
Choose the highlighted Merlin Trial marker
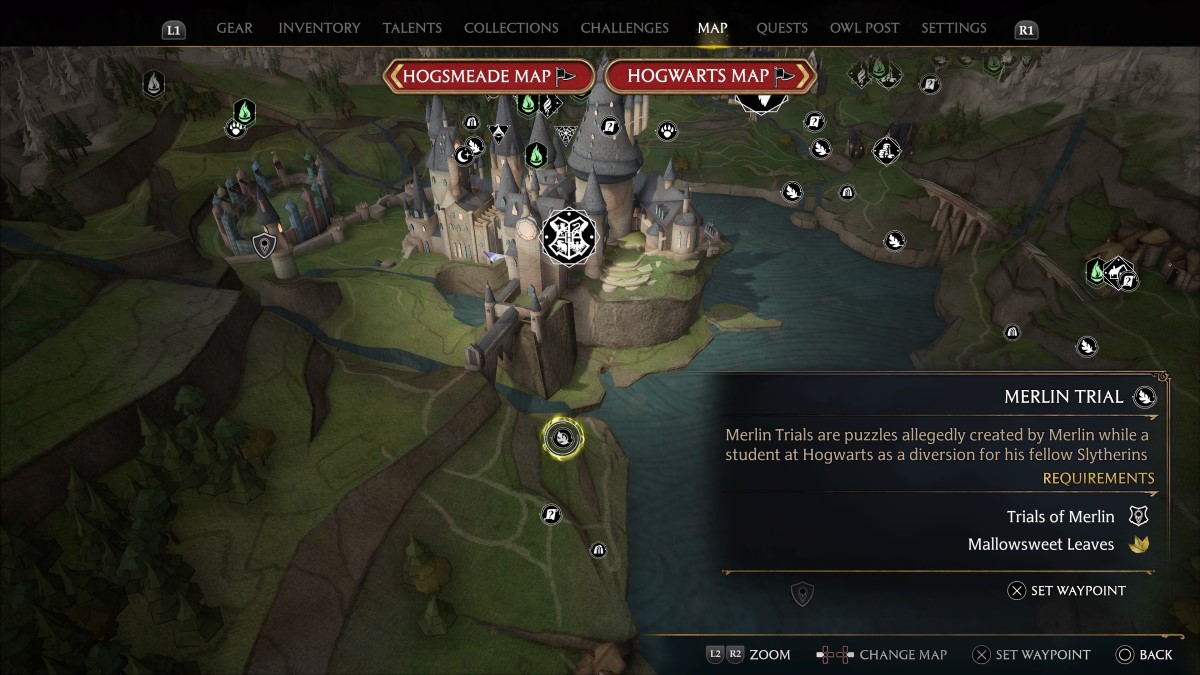(563, 437)
